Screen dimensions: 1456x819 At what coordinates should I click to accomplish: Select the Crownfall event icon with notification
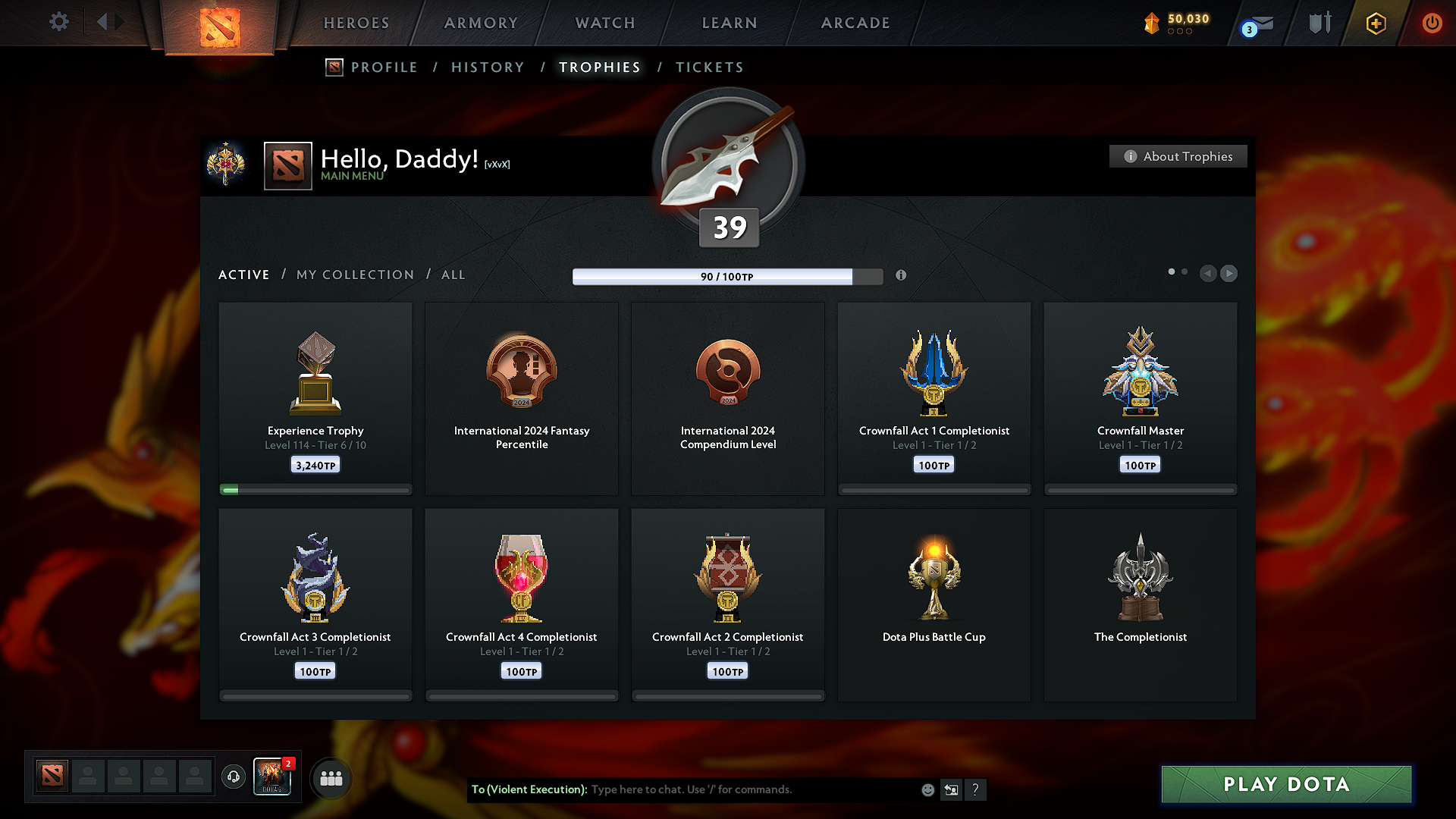point(272,777)
